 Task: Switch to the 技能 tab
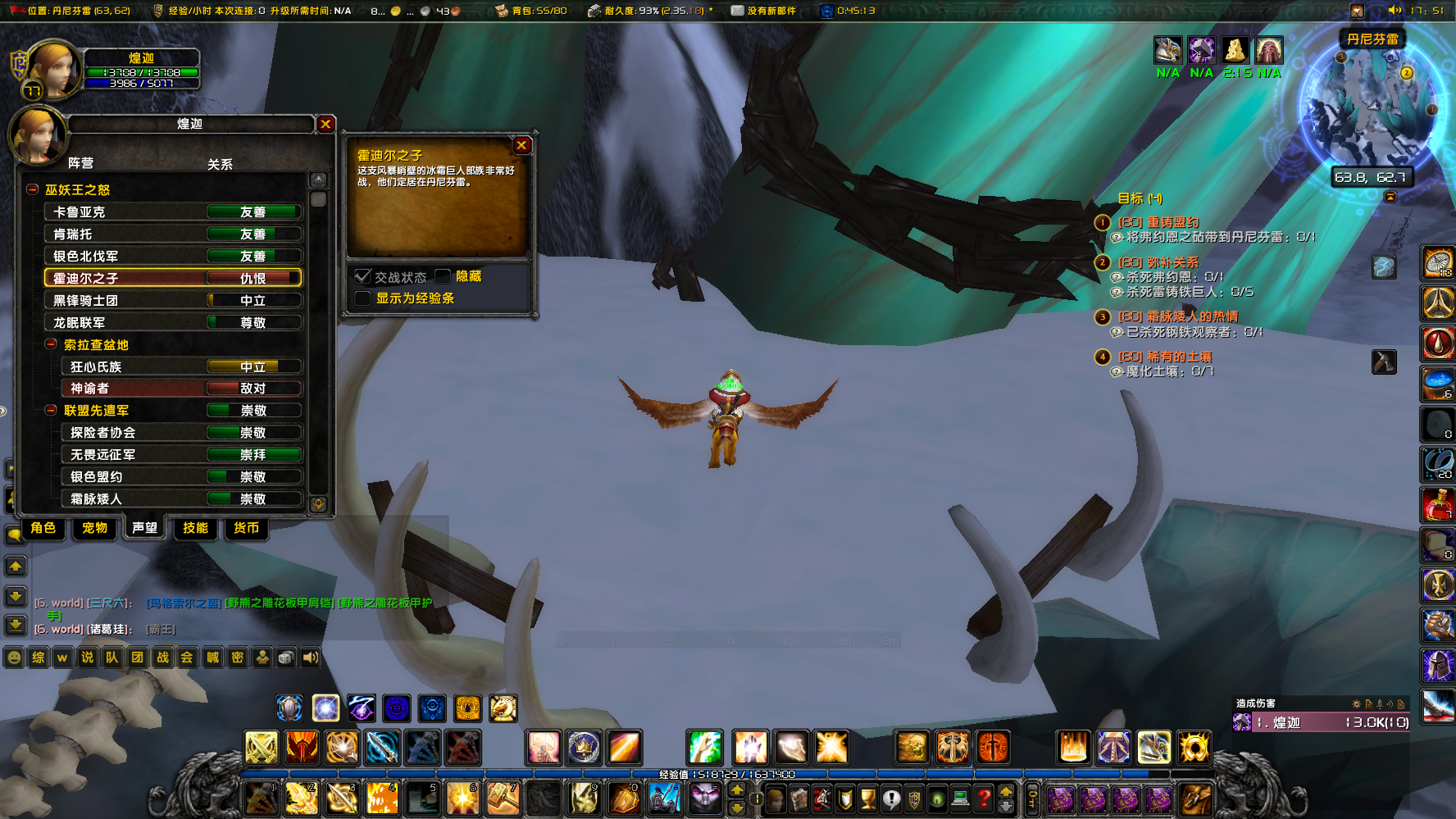195,529
